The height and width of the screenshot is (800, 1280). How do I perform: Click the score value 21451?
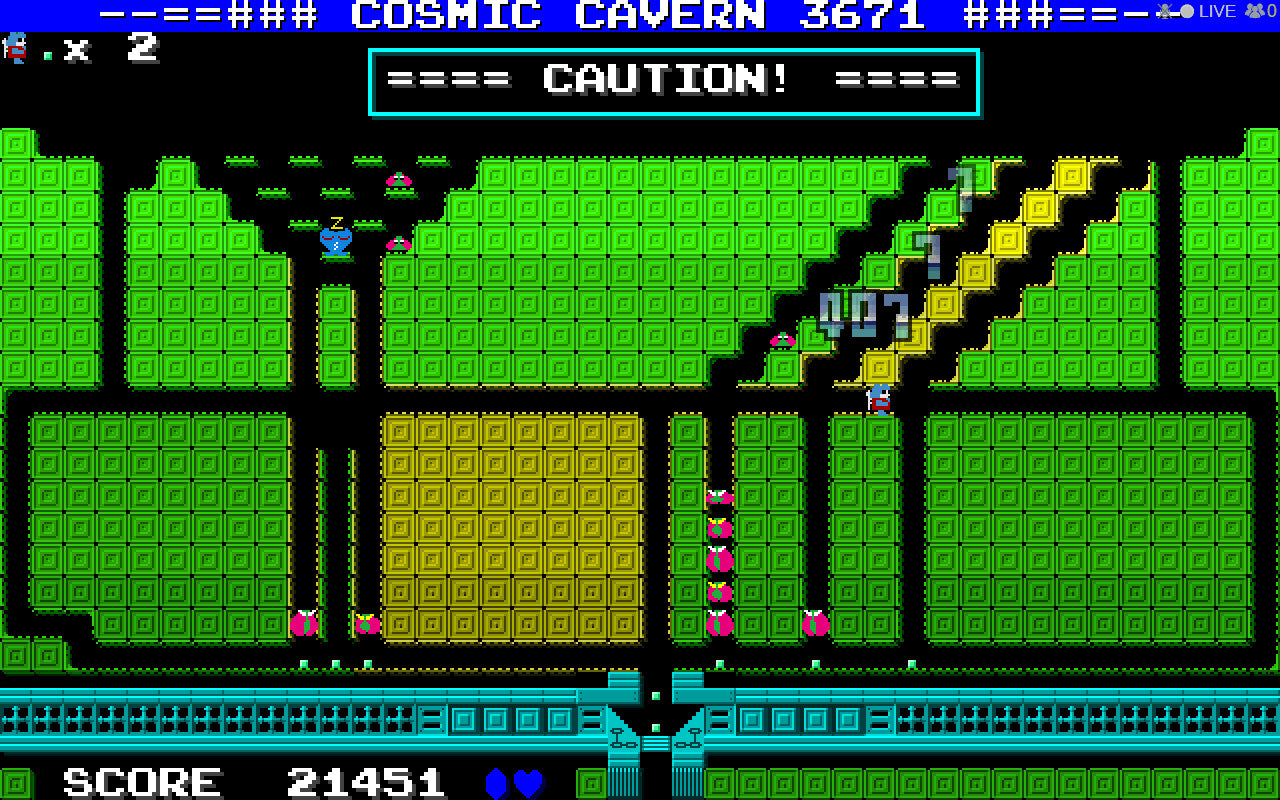pyautogui.click(x=365, y=780)
